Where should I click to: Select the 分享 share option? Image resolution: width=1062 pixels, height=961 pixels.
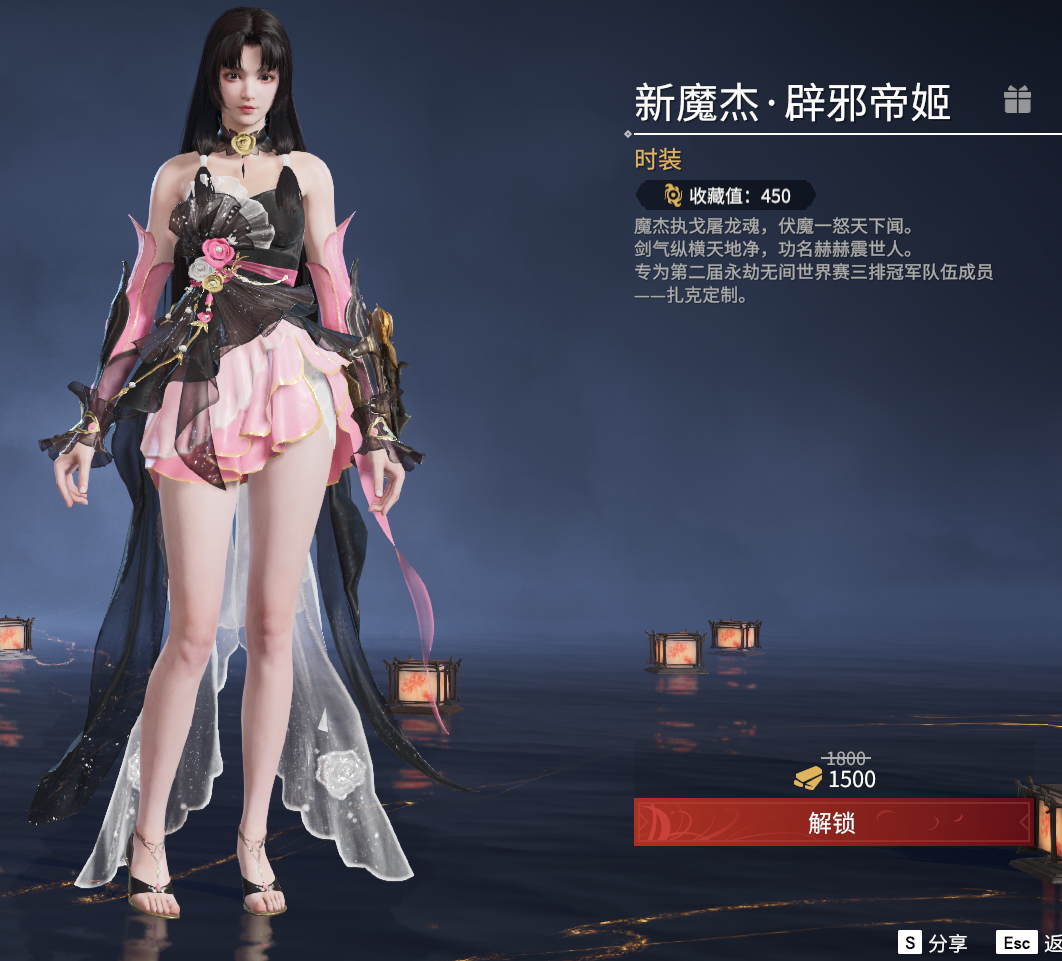(x=934, y=943)
